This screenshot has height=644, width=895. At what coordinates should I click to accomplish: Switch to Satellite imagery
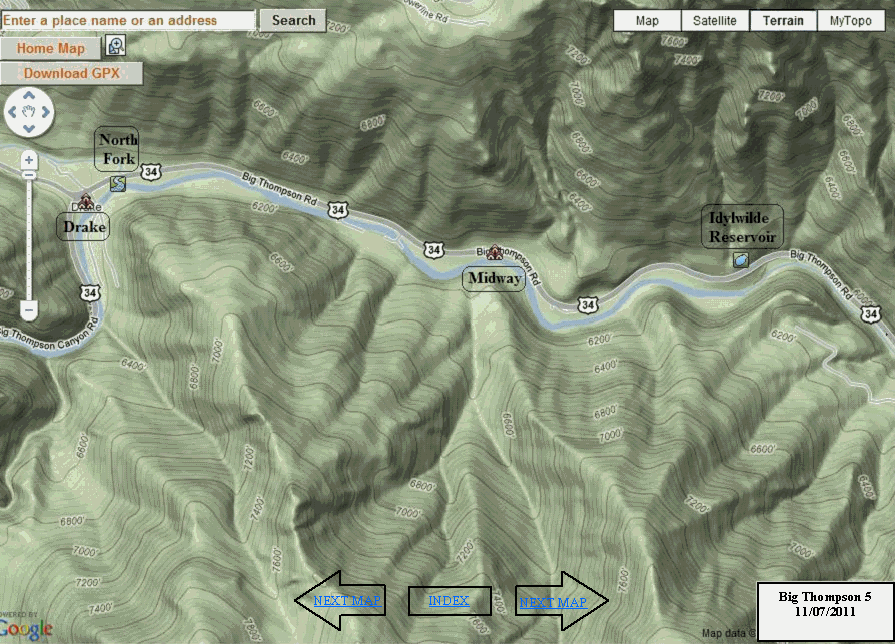tap(715, 20)
